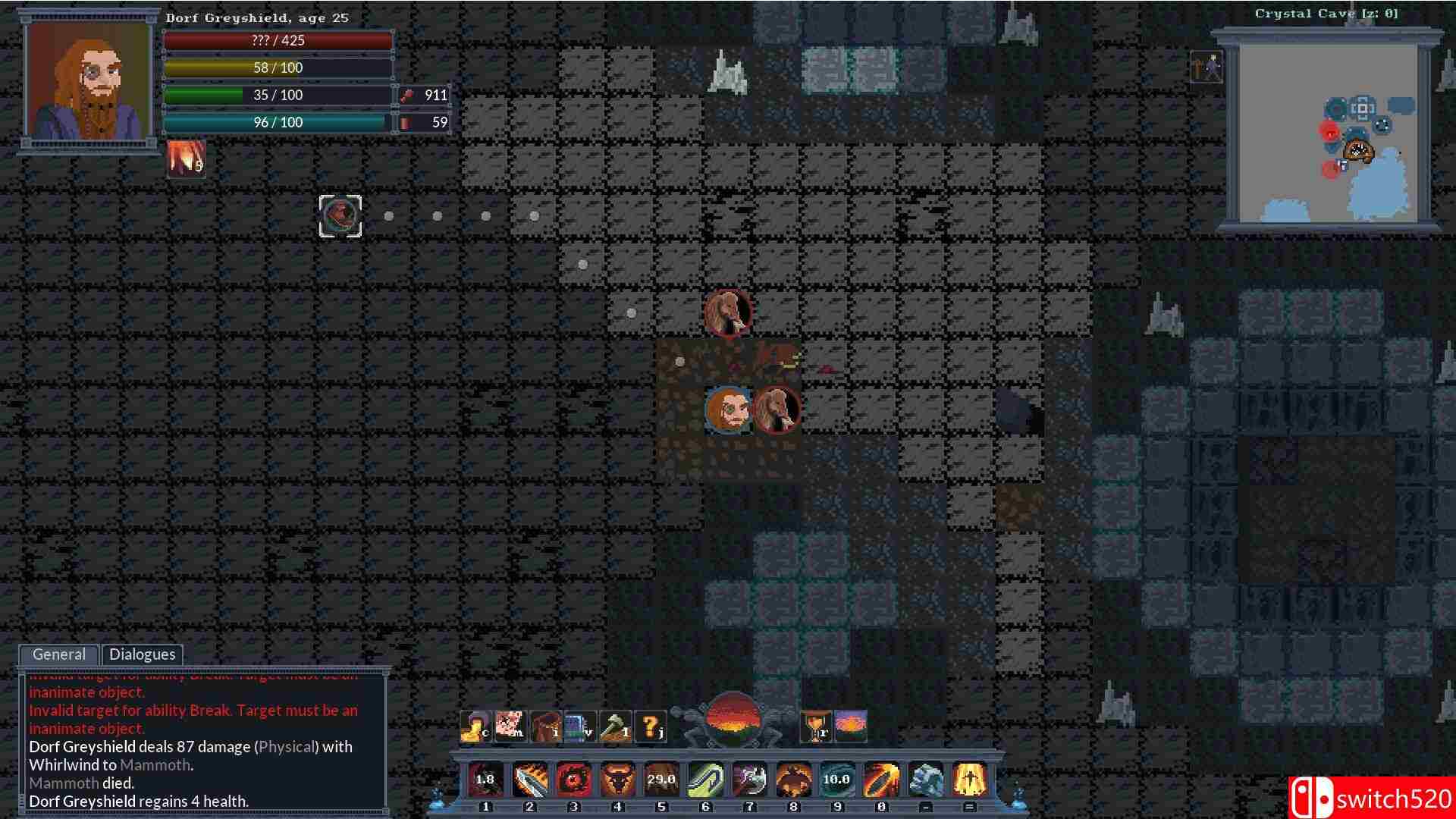Toggle the fire buff icon under the stat bars
The image size is (1456, 819).
coord(184,158)
